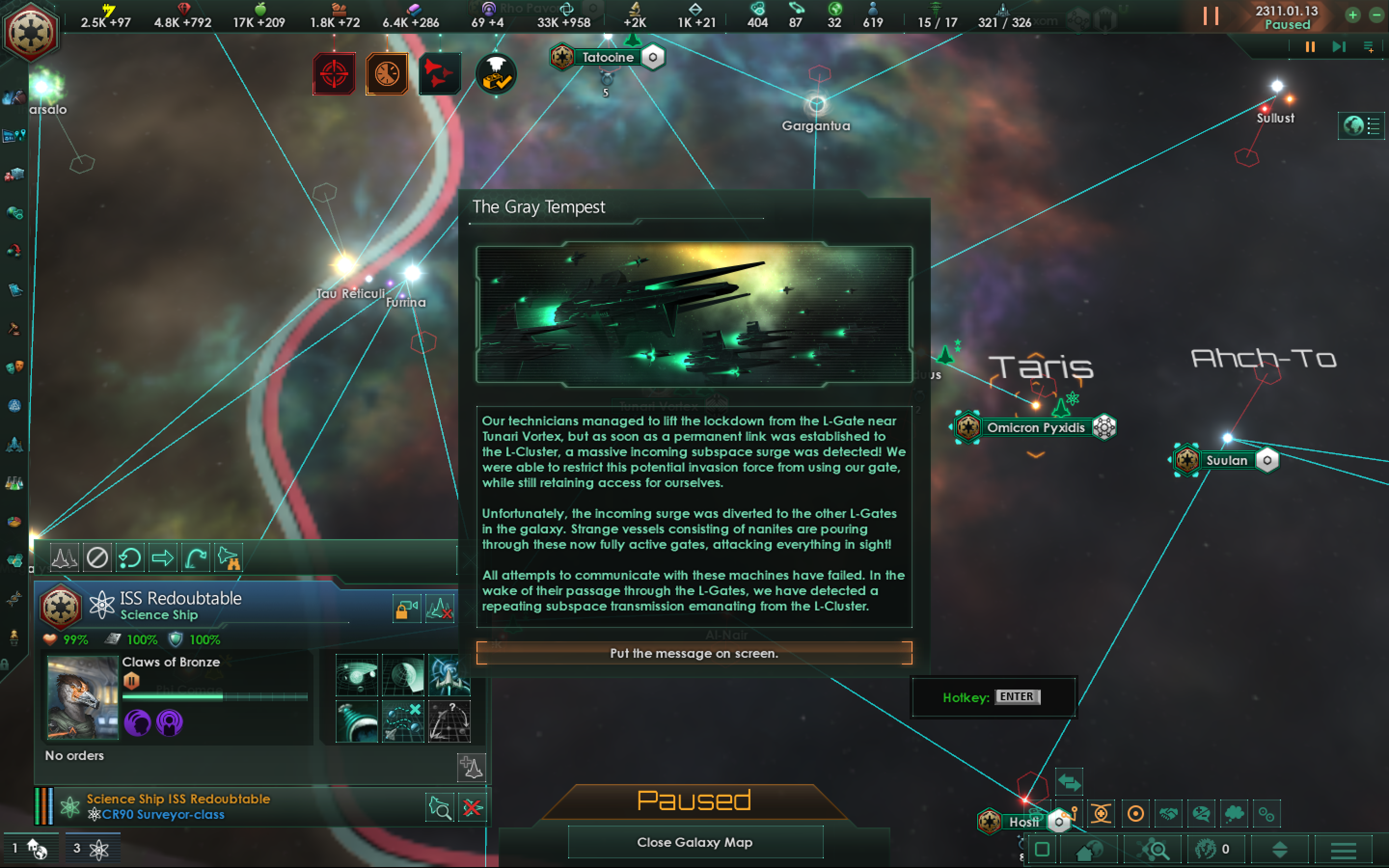
Task: Click the red hostile fleet alert icon
Action: (440, 73)
